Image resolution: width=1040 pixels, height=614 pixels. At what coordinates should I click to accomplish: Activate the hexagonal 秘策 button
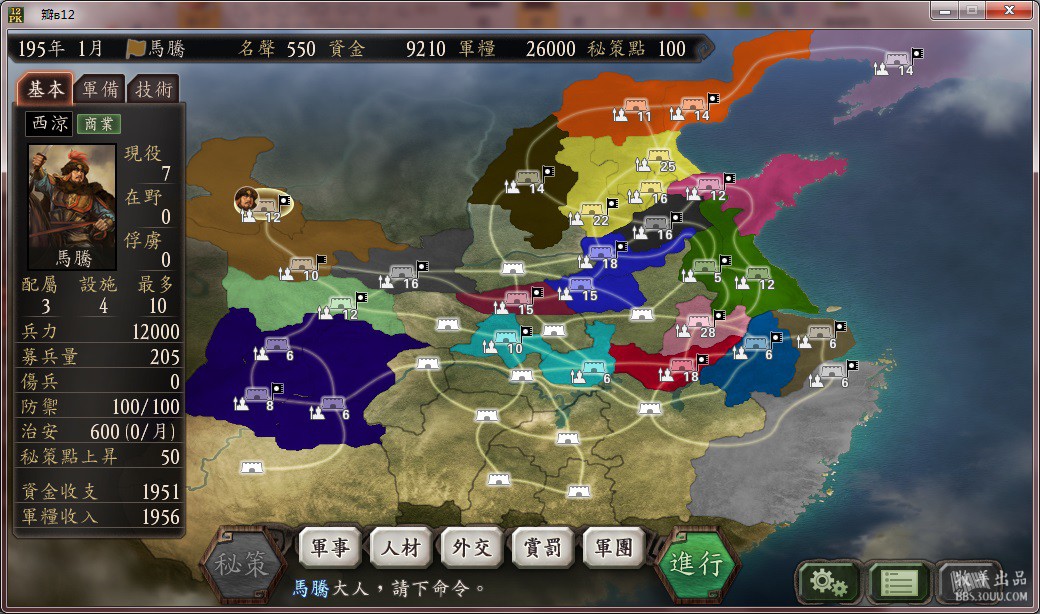pyautogui.click(x=241, y=564)
